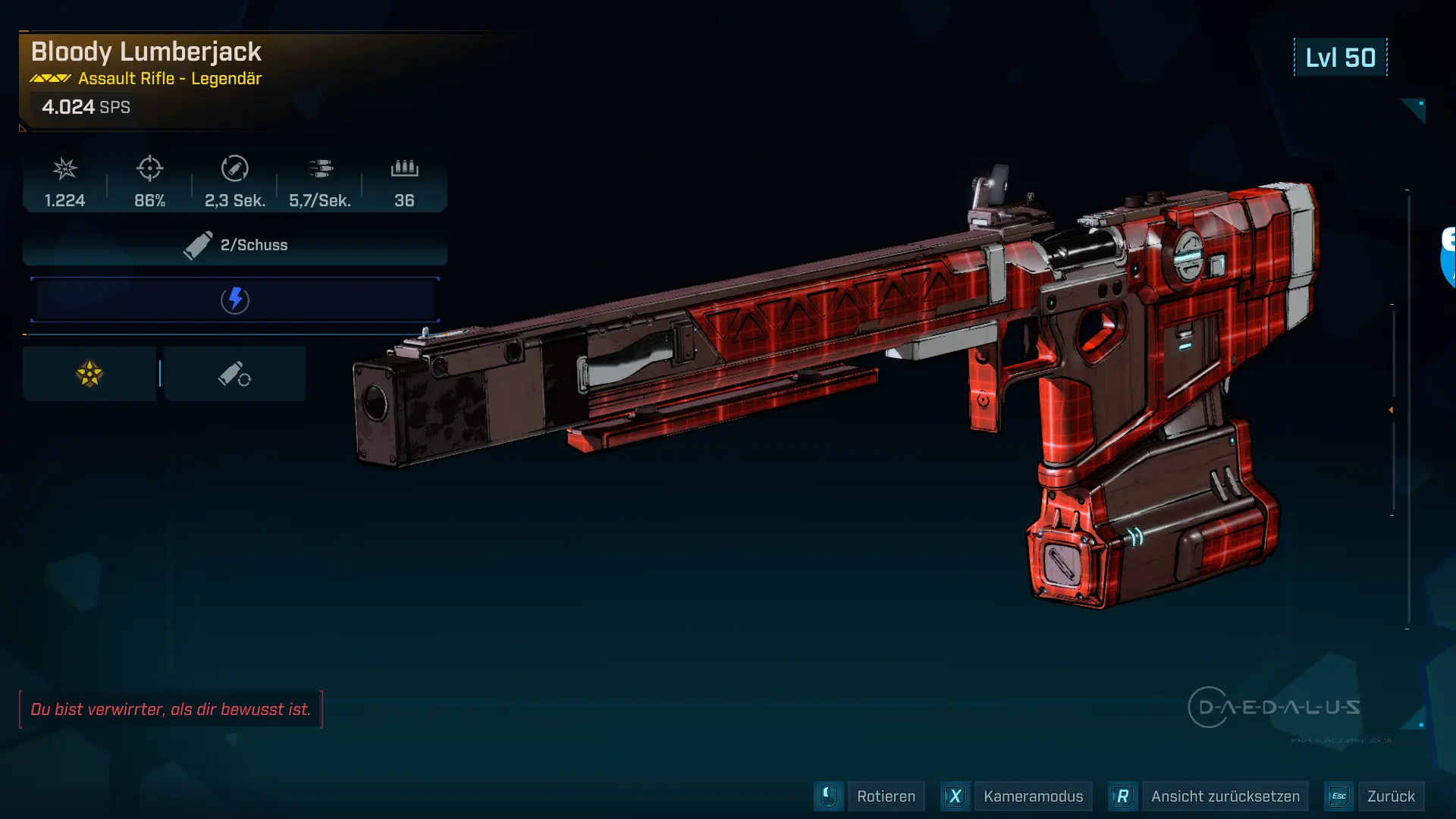Show the magazine size stat icon
This screenshot has height=819, width=1456.
tap(404, 168)
